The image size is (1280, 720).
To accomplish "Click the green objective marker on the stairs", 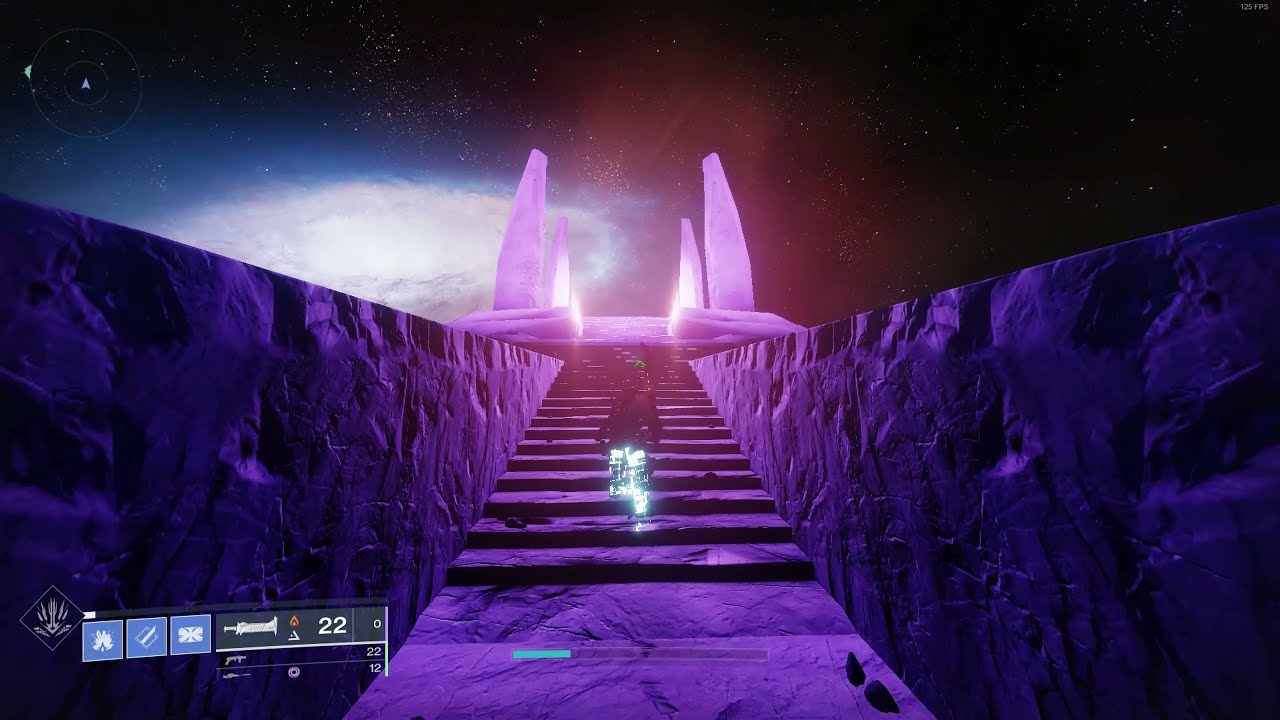I will [640, 363].
